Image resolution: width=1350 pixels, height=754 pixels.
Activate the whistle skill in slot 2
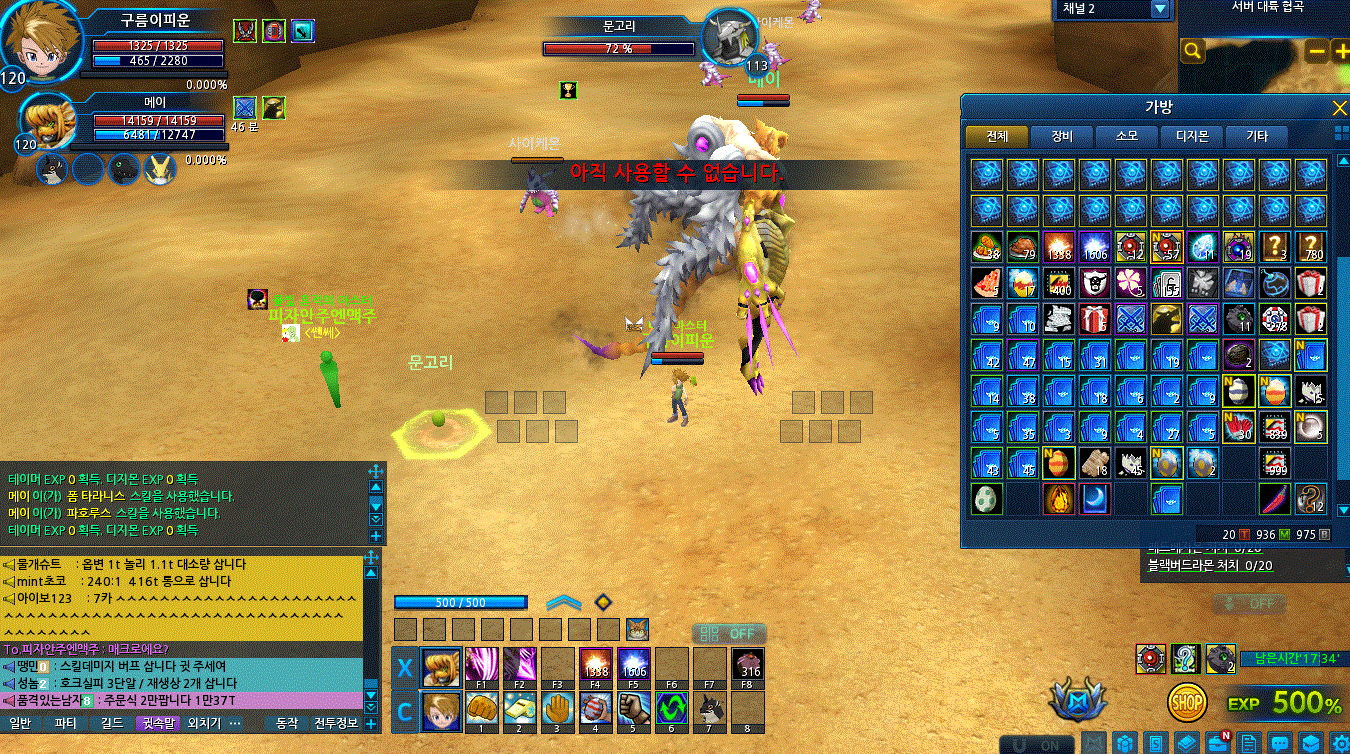(x=520, y=709)
